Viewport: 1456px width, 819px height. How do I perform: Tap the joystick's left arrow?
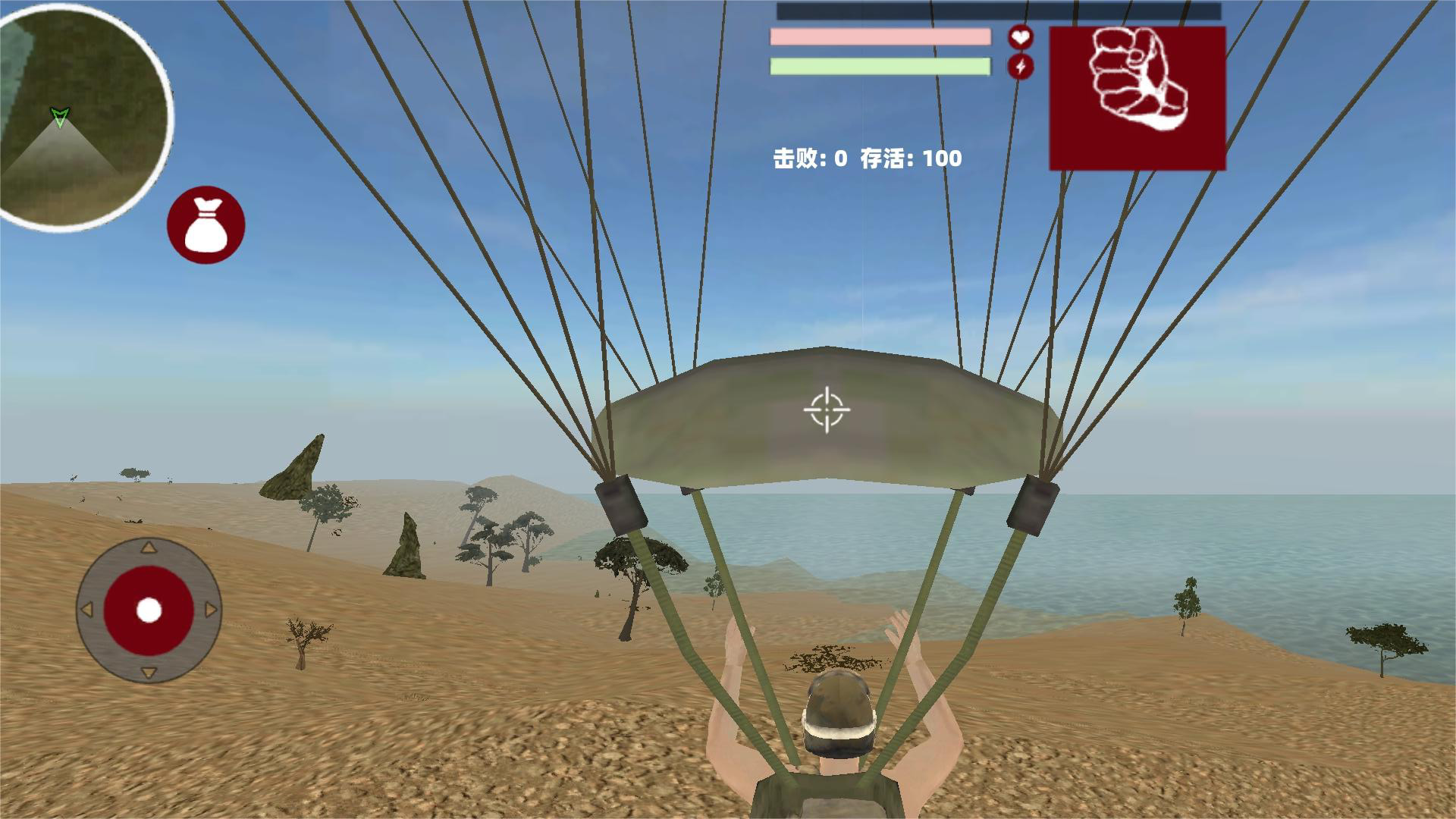(86, 610)
